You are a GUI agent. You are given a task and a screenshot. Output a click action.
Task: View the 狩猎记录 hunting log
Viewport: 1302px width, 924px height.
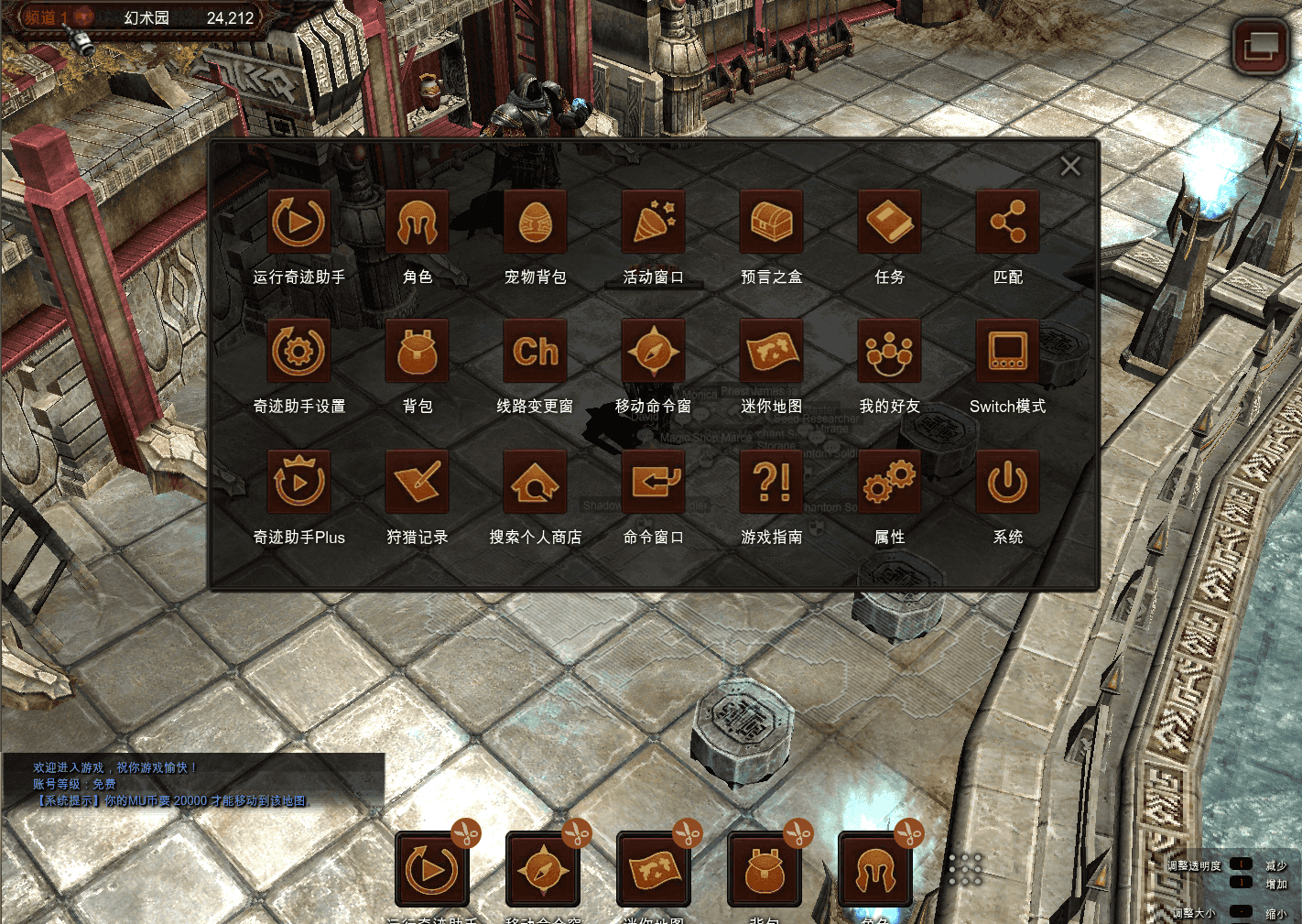tap(418, 482)
